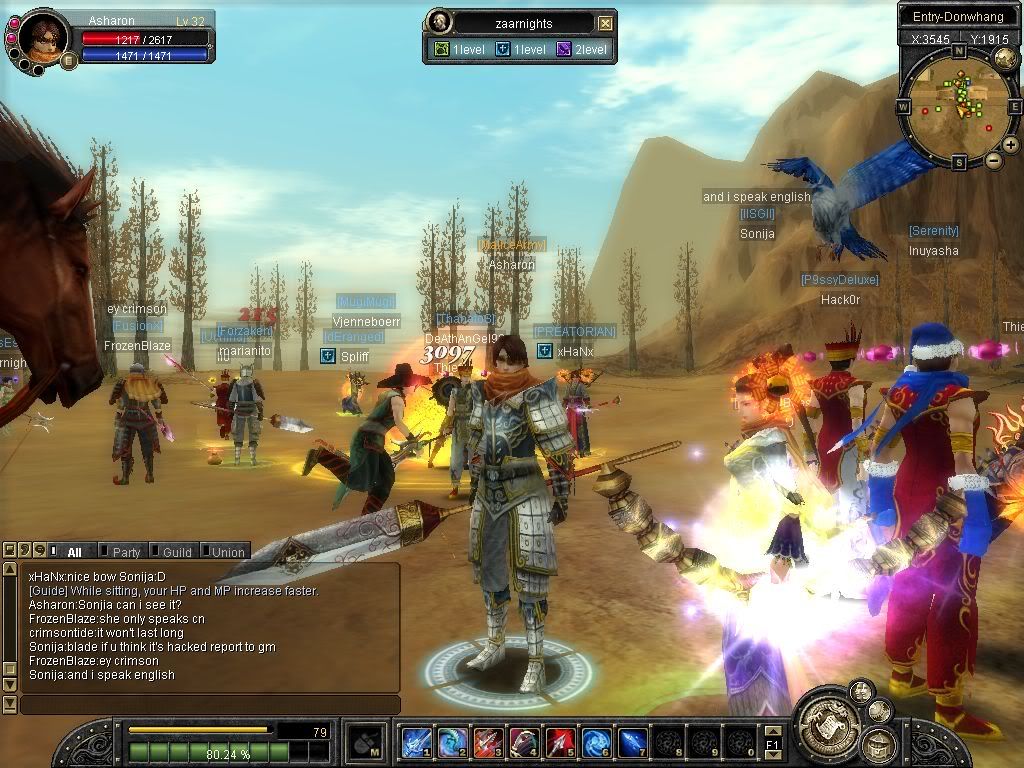Switch hotbar page with F1 up arrow
Image resolution: width=1024 pixels, height=768 pixels.
pos(772,731)
